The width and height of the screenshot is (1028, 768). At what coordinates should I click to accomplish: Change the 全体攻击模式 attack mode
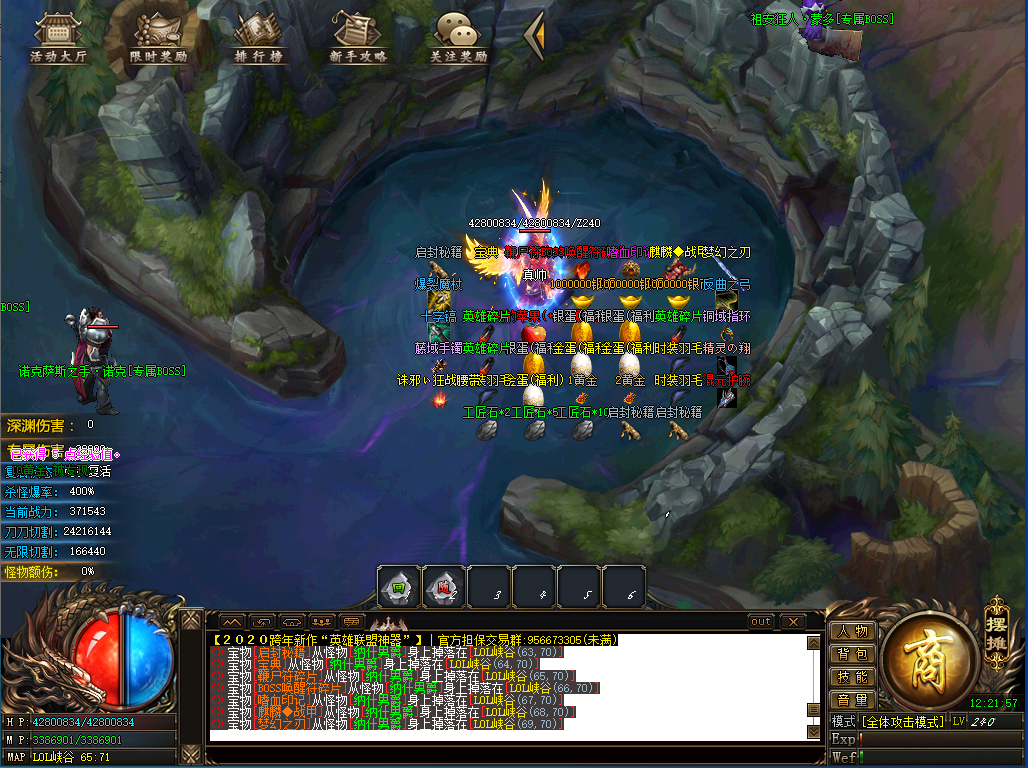tap(903, 721)
